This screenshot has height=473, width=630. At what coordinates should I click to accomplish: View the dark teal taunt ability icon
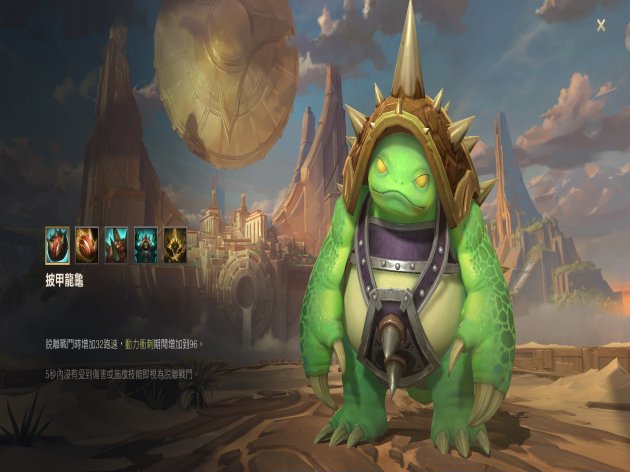[146, 243]
